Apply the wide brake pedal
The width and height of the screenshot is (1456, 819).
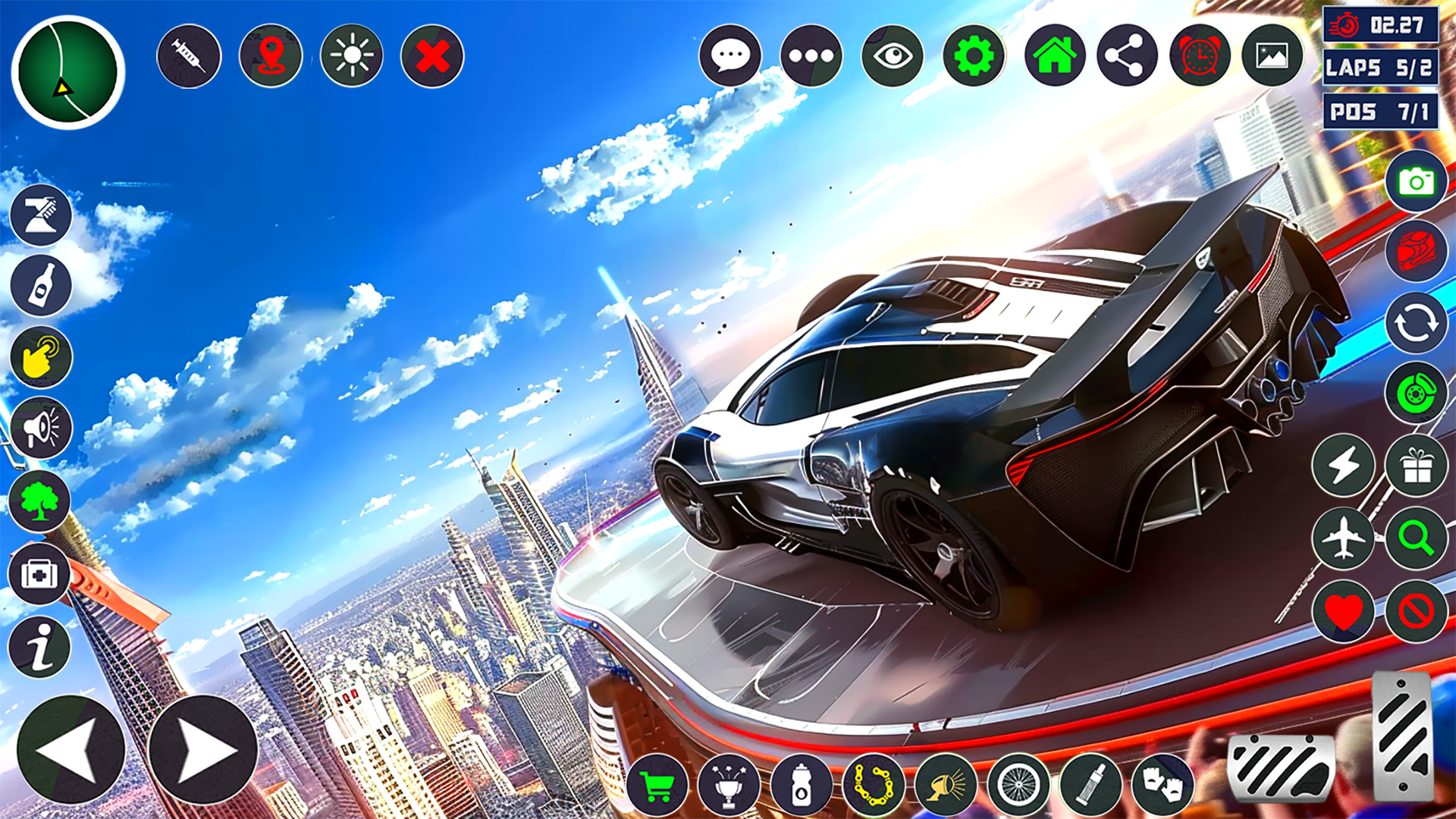[1281, 767]
